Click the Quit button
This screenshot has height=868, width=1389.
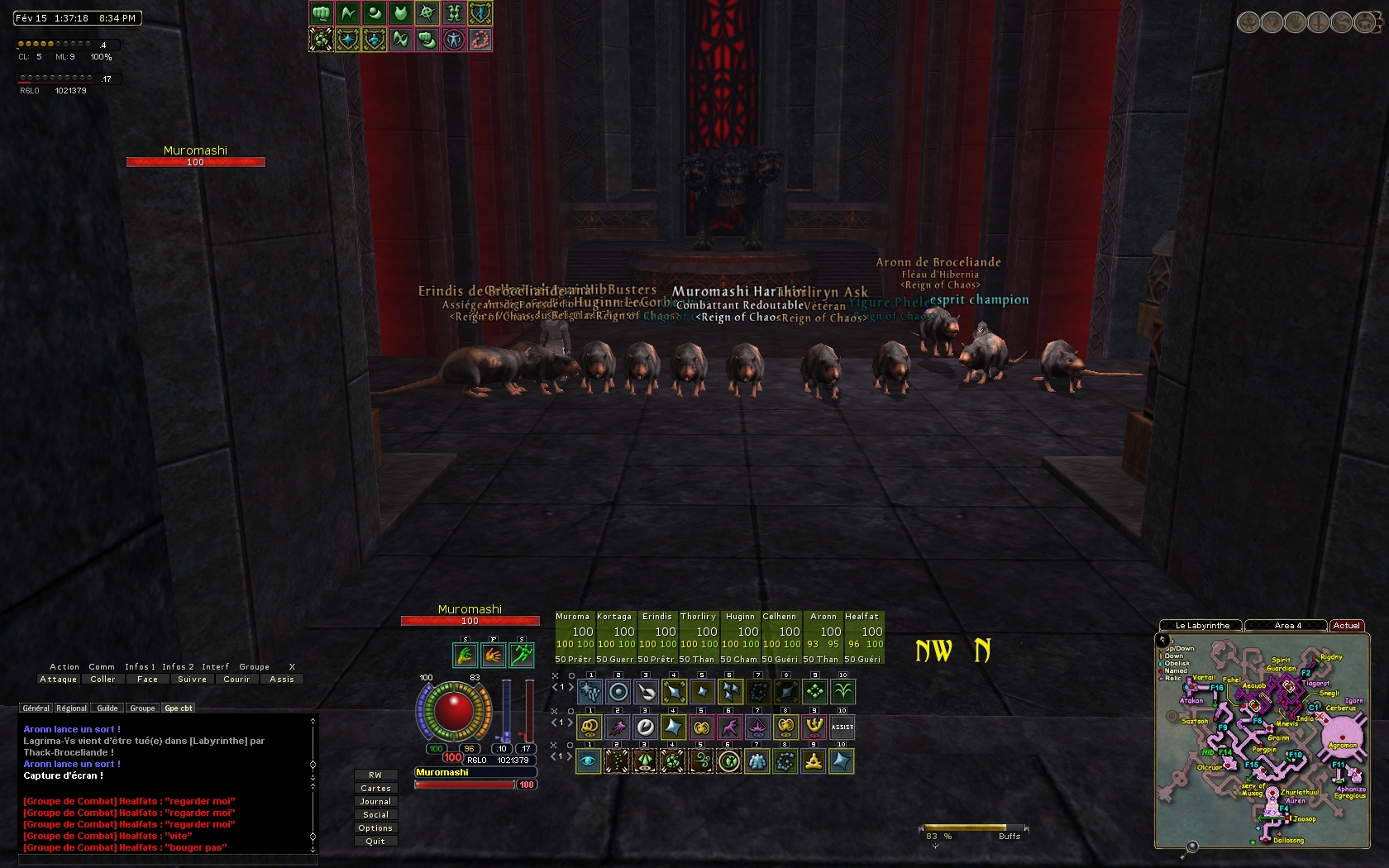click(x=375, y=842)
